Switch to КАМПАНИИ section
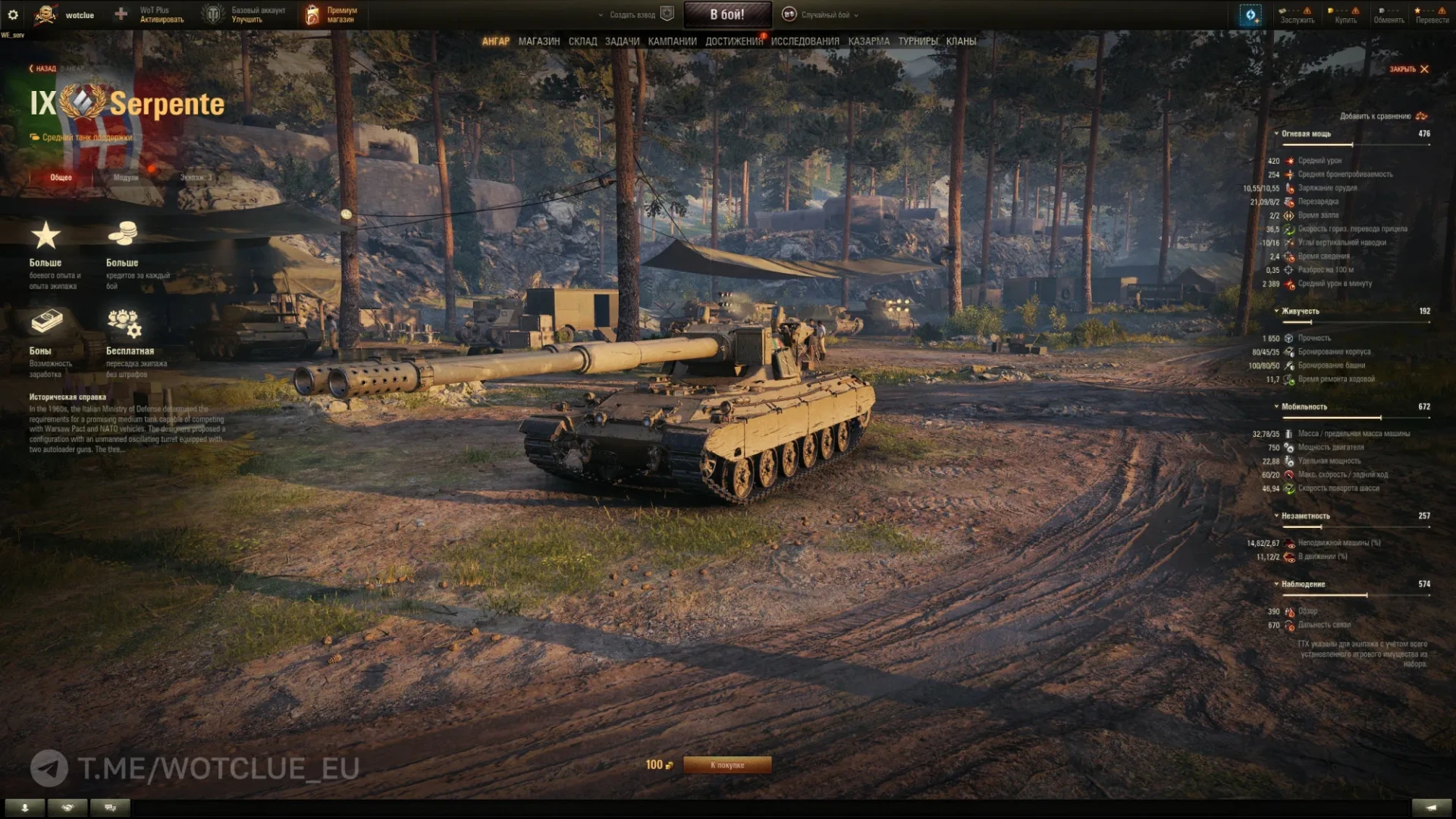The image size is (1456, 819). tap(672, 42)
